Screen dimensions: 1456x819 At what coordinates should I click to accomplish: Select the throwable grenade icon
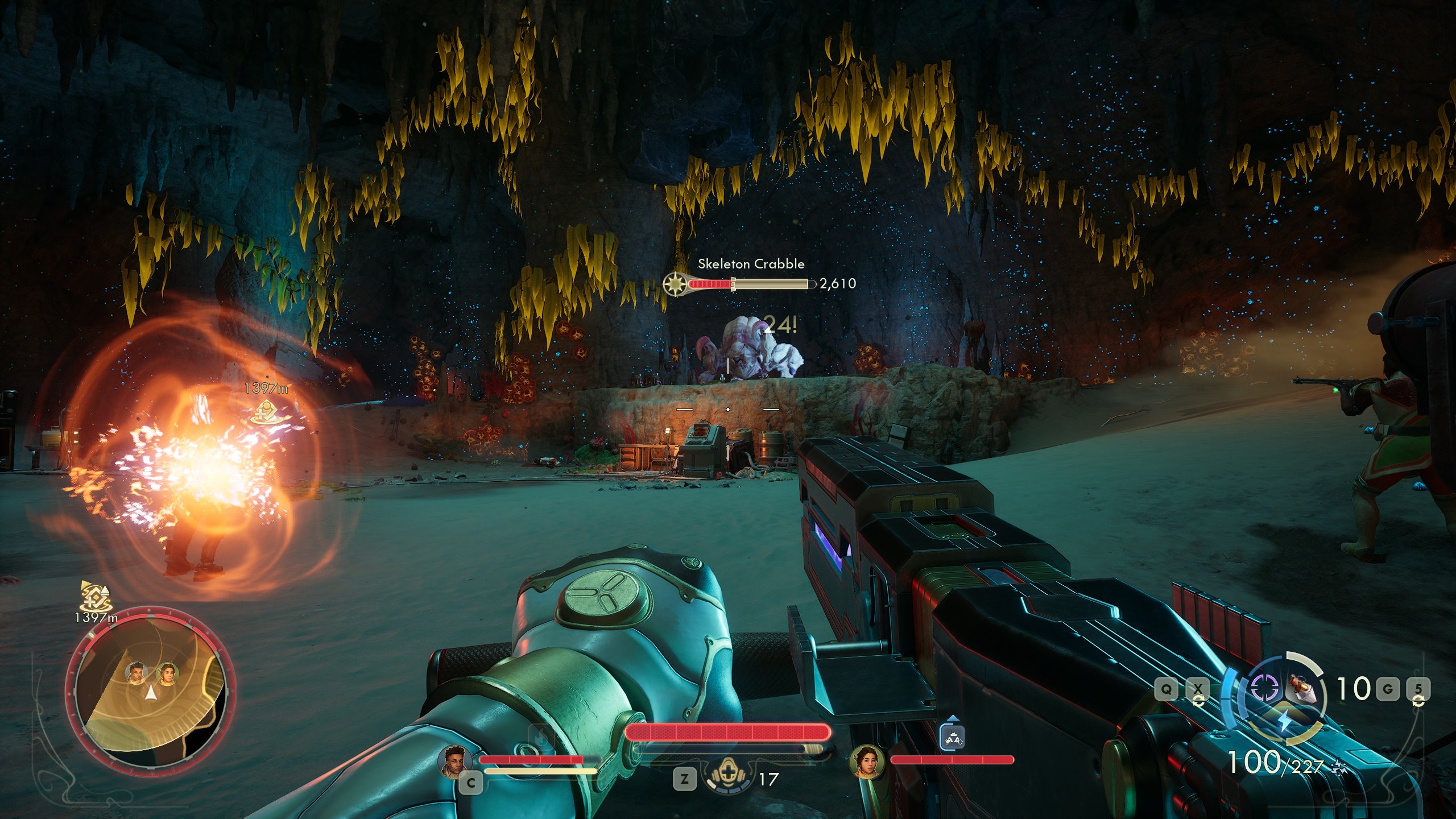[1304, 688]
